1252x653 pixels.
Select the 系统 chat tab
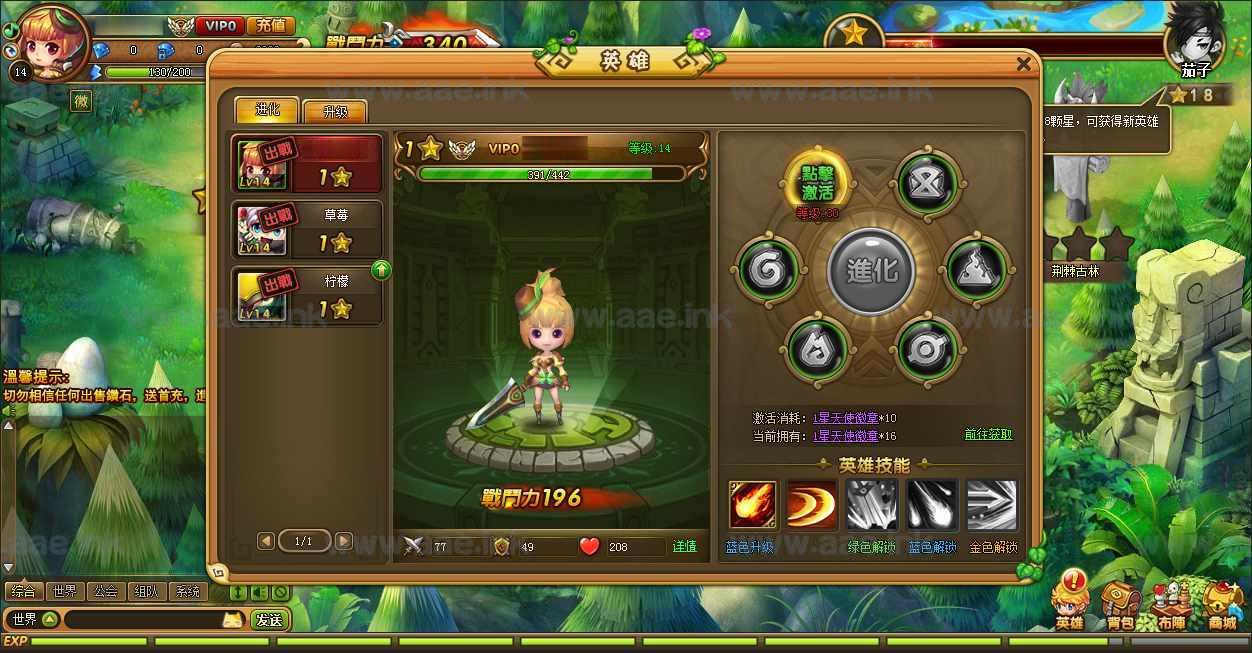pos(187,591)
